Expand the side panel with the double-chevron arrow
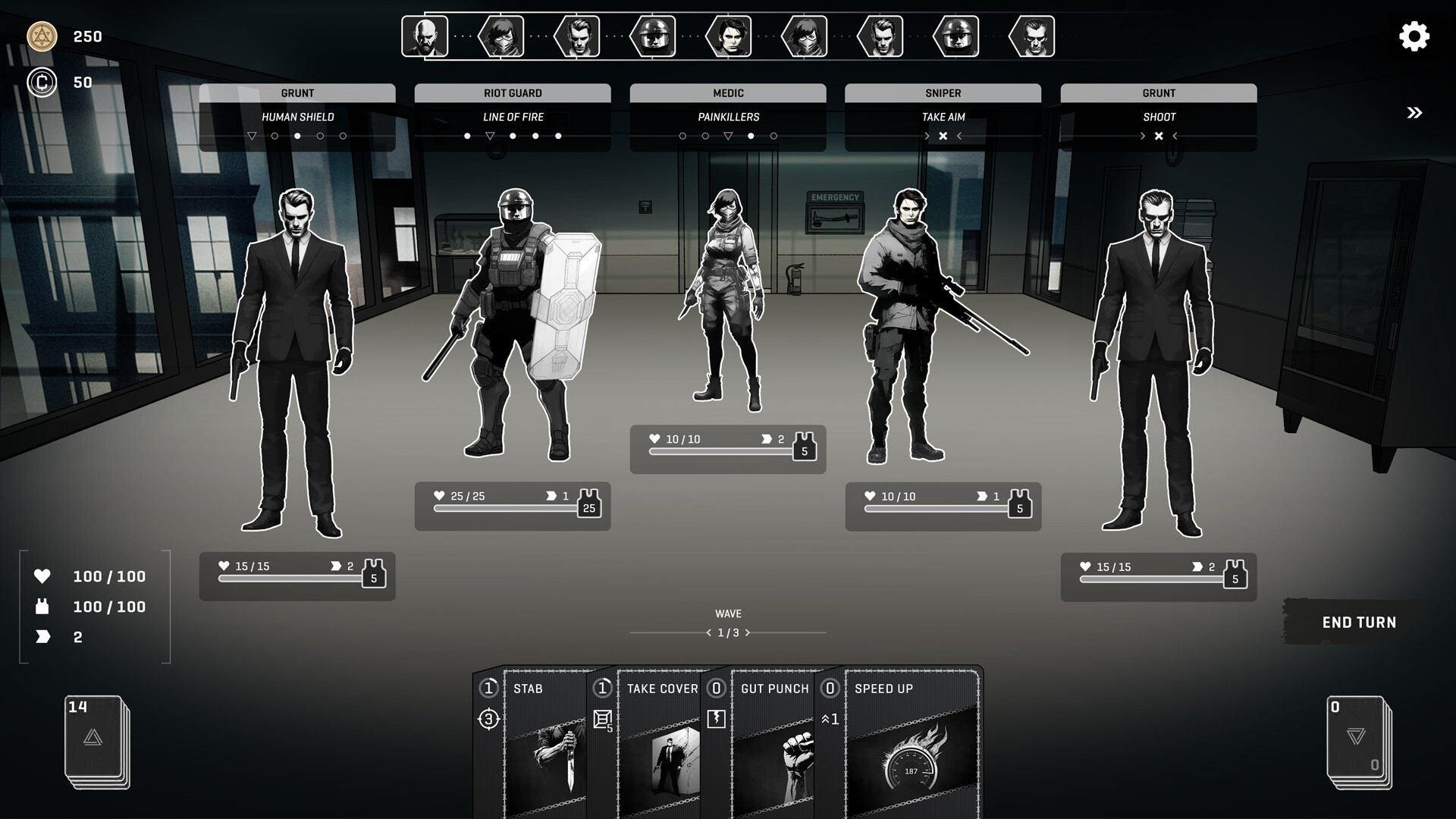 [x=1414, y=112]
